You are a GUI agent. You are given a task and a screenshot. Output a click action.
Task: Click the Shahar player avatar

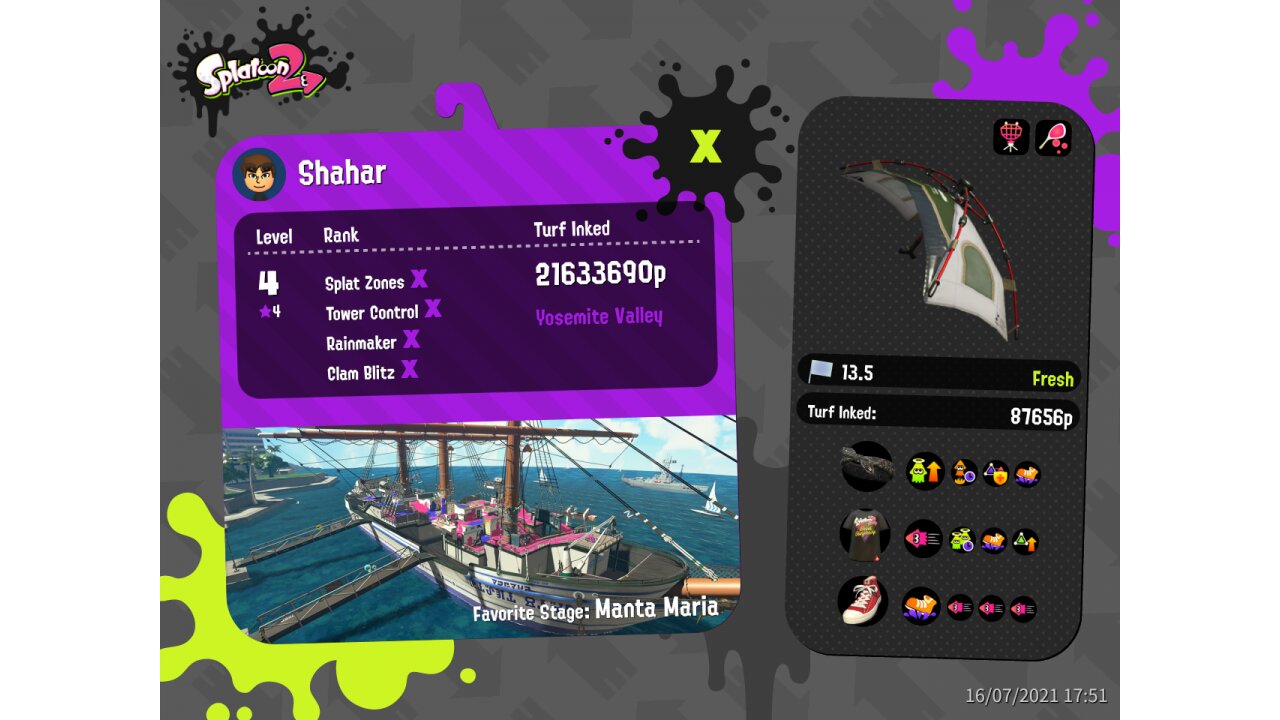[259, 175]
